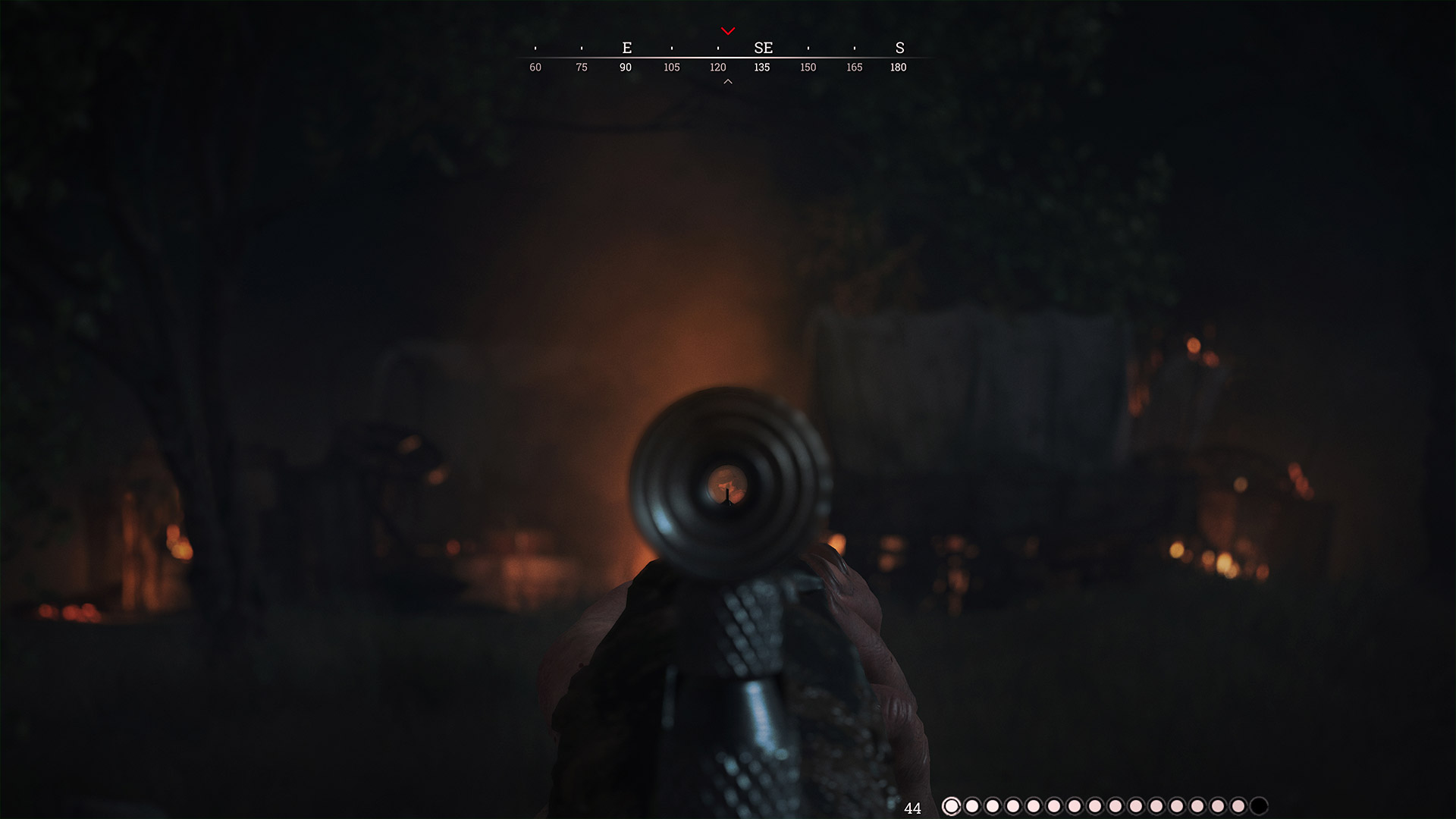
Task: Click the second ammo round dot
Action: point(971,807)
